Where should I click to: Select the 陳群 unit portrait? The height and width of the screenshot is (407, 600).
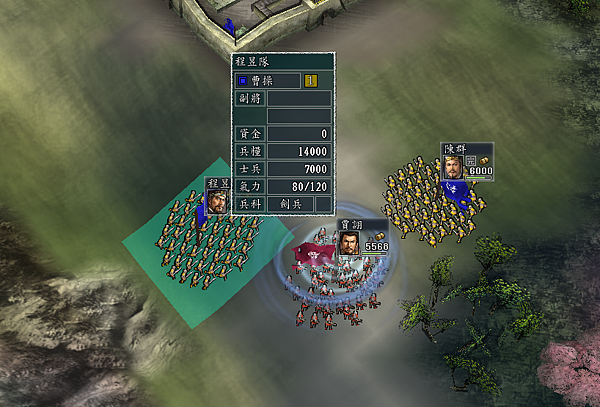click(453, 166)
